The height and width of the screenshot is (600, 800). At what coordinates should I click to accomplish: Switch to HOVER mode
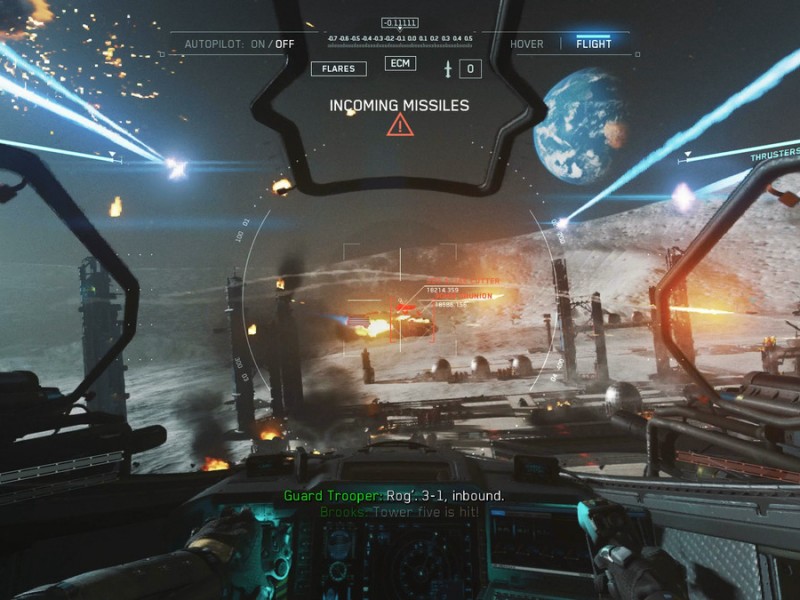coord(526,44)
